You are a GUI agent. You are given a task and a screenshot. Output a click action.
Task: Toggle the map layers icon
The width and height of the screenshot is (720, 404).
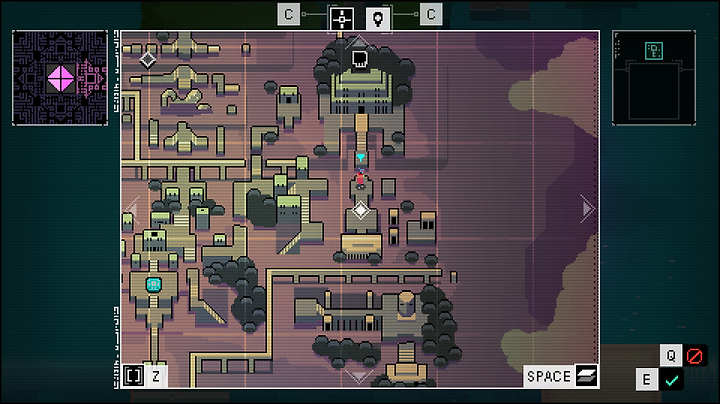coord(586,376)
